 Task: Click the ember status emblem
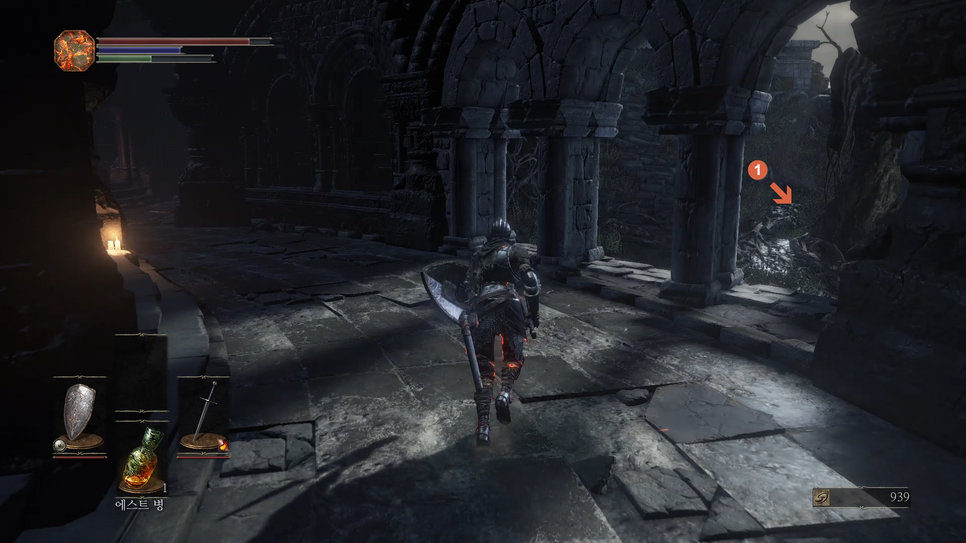click(74, 50)
